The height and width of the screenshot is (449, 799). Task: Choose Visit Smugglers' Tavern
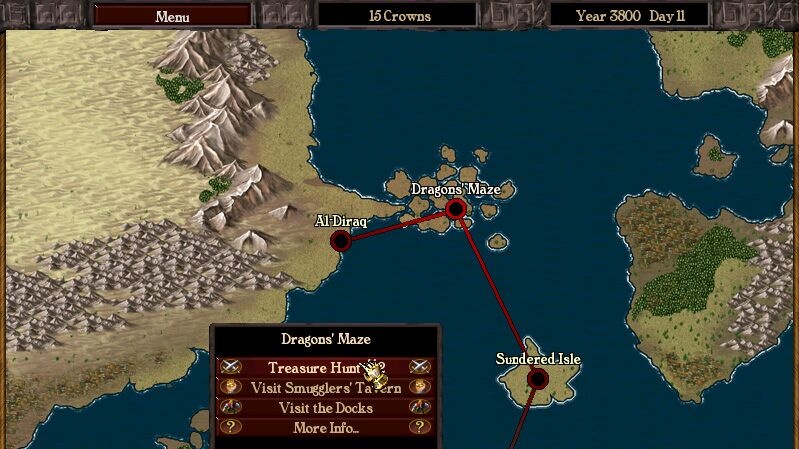(x=325, y=388)
